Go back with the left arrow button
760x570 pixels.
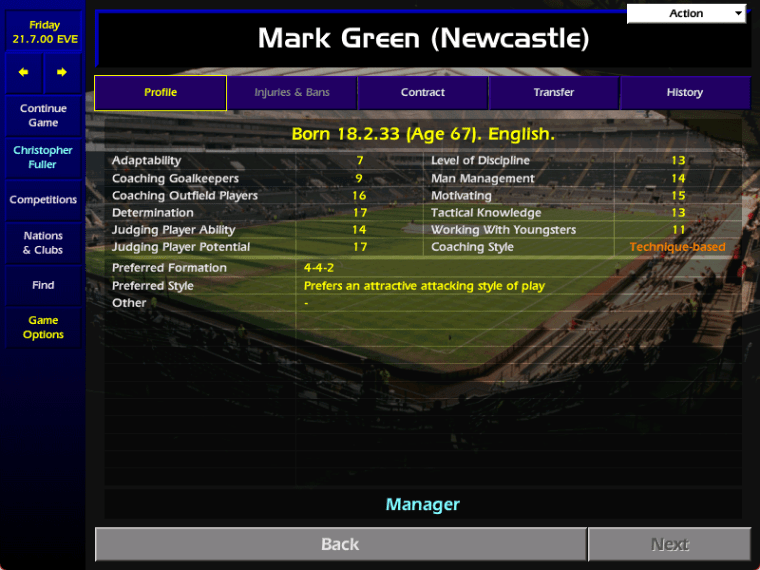coord(24,72)
